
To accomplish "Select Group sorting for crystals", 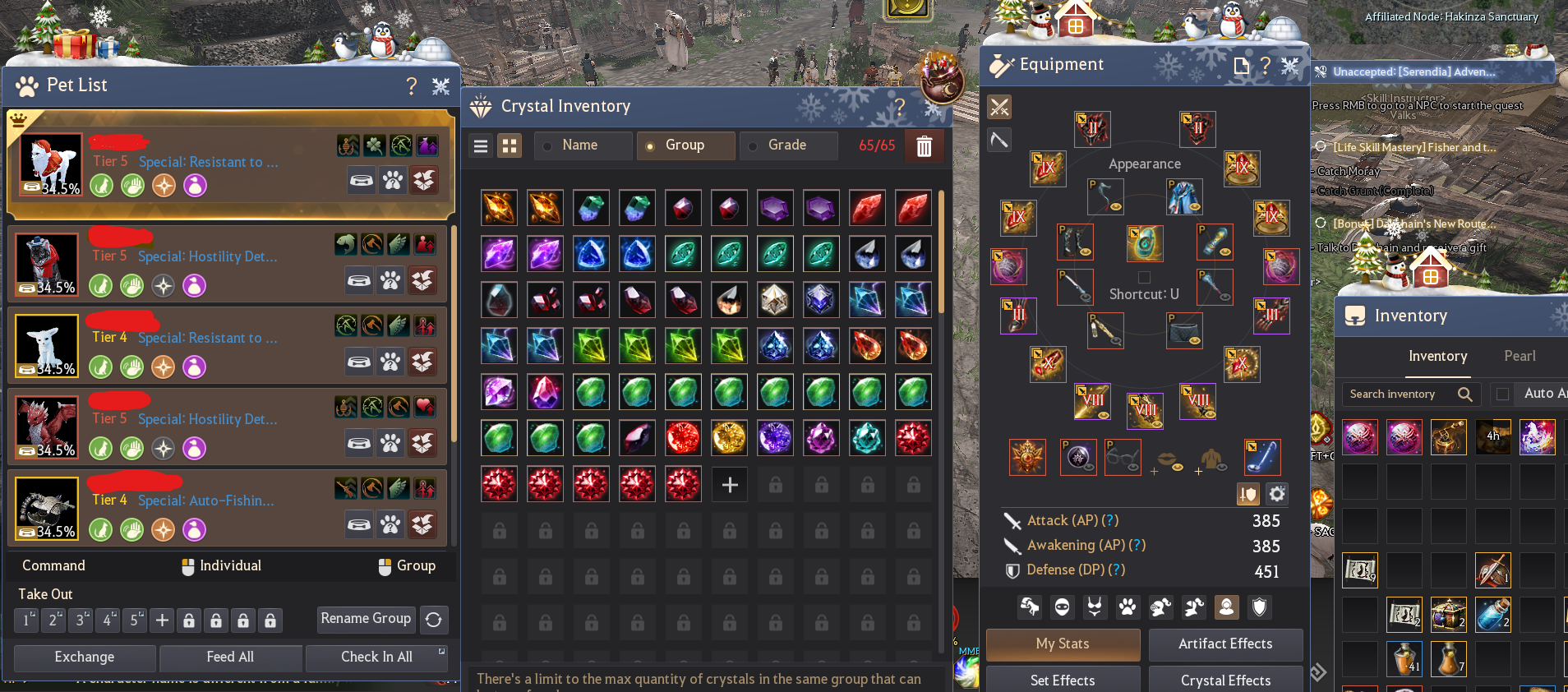I will tap(685, 145).
